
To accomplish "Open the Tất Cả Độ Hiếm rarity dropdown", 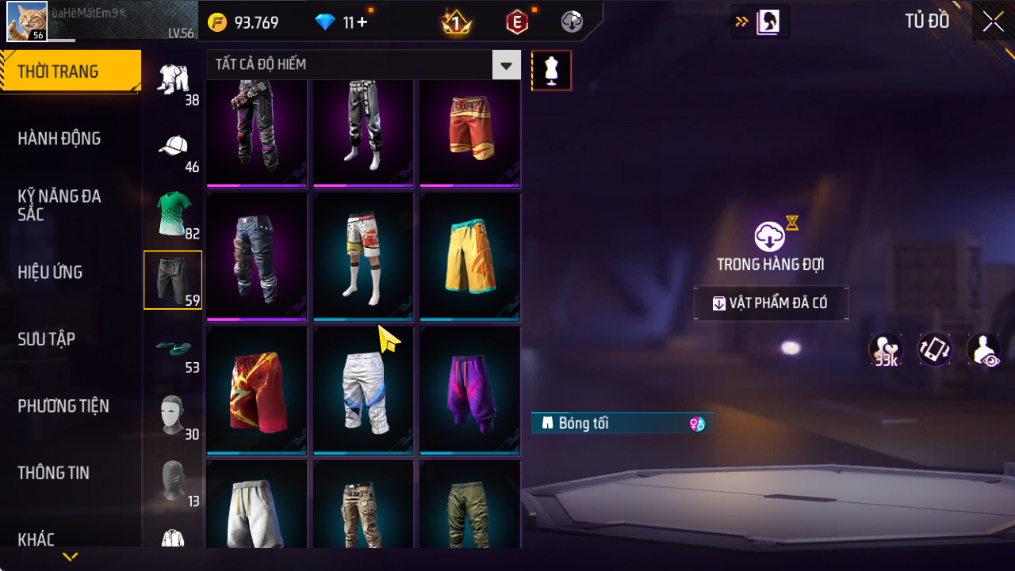I will (506, 65).
